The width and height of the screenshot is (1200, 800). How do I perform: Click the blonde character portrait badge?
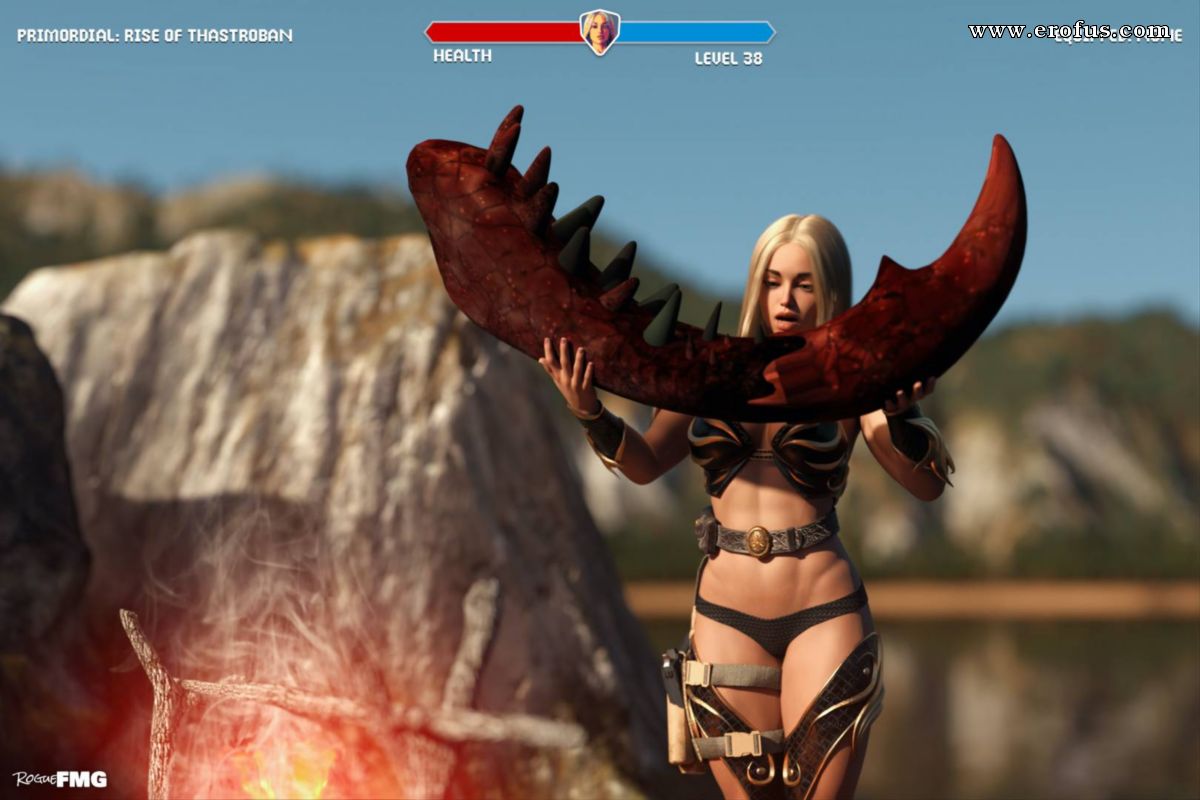[x=599, y=32]
